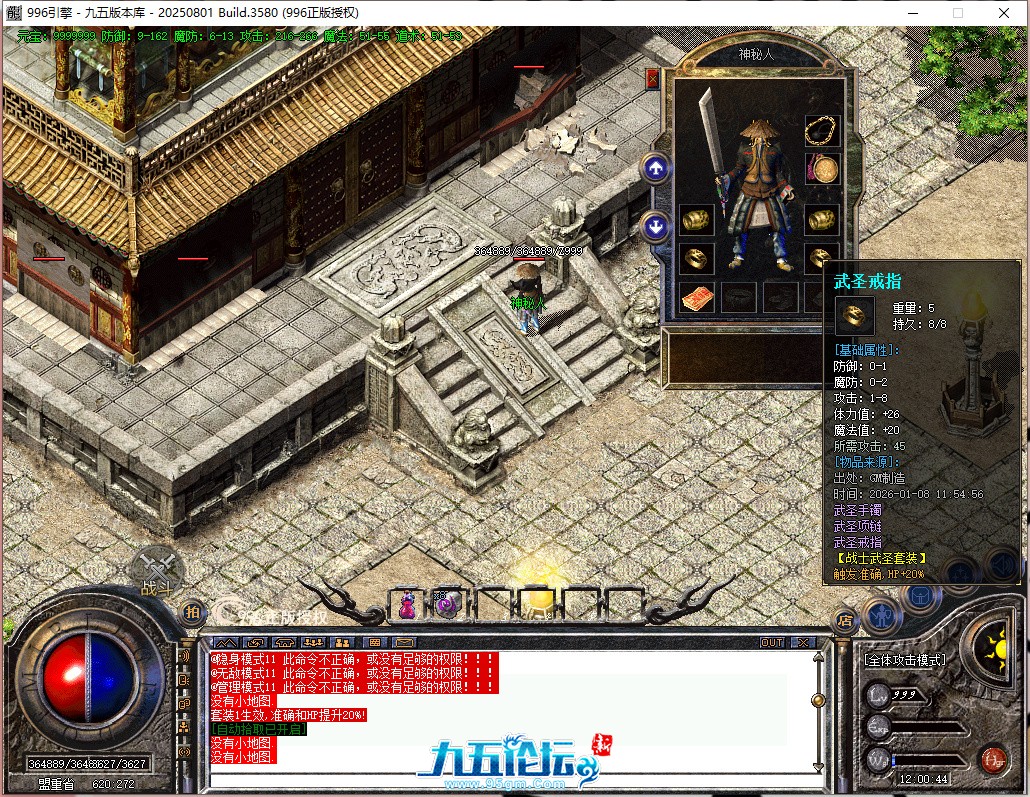Use the purple orb hotbar item

tap(446, 604)
